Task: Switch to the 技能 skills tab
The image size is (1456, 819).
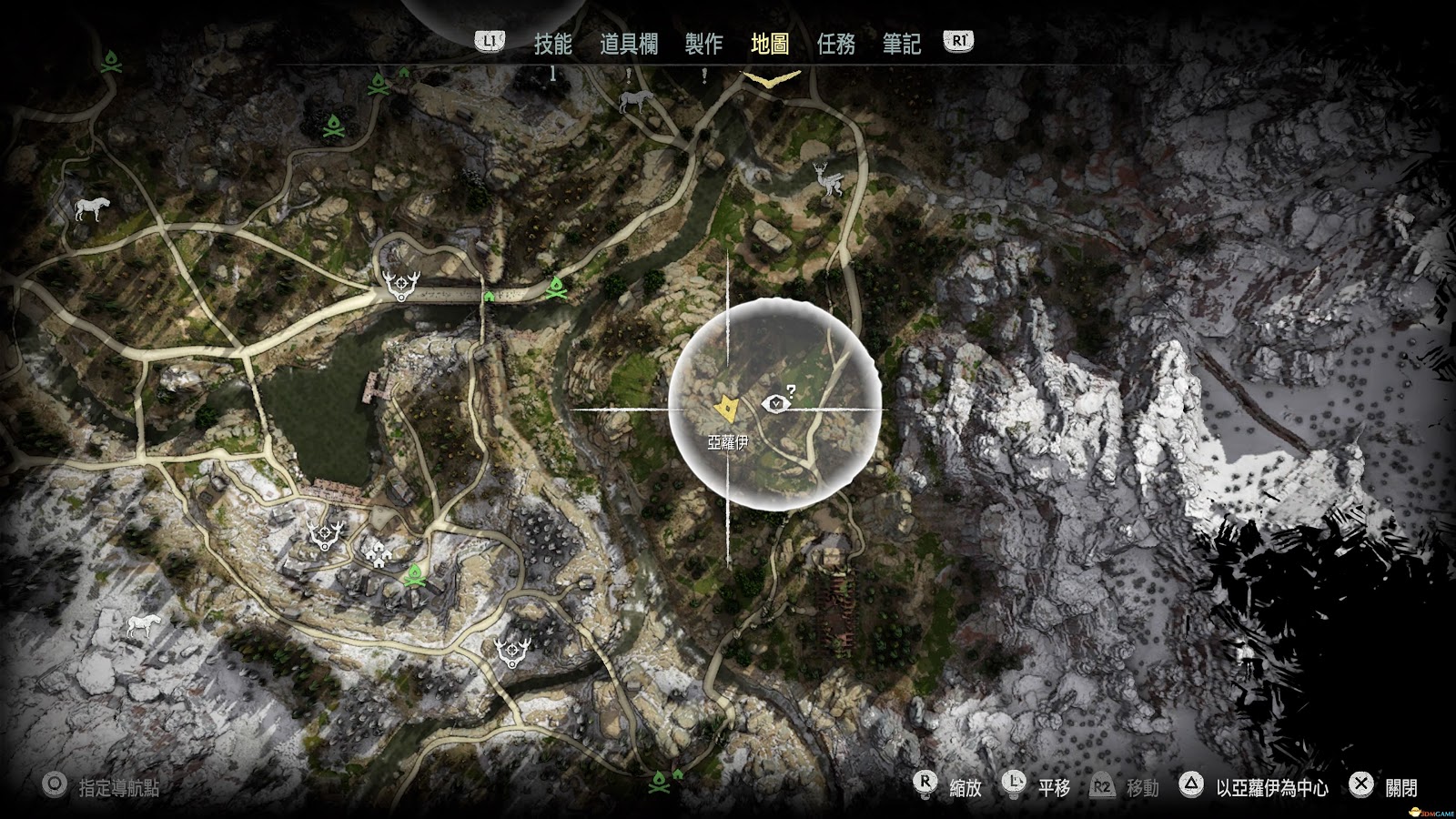Action: click(x=552, y=44)
